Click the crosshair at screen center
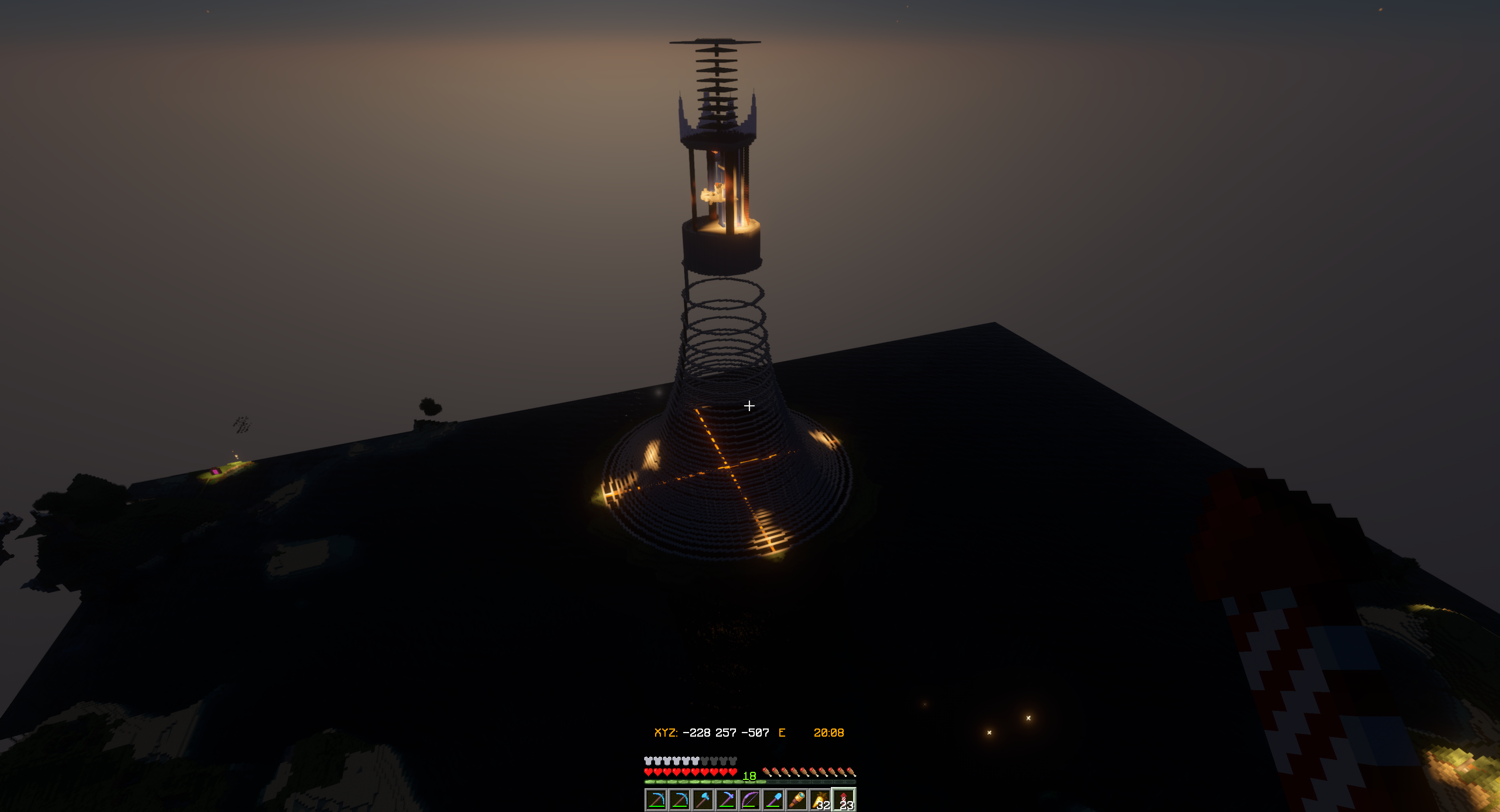This screenshot has width=1500, height=812. tap(750, 406)
